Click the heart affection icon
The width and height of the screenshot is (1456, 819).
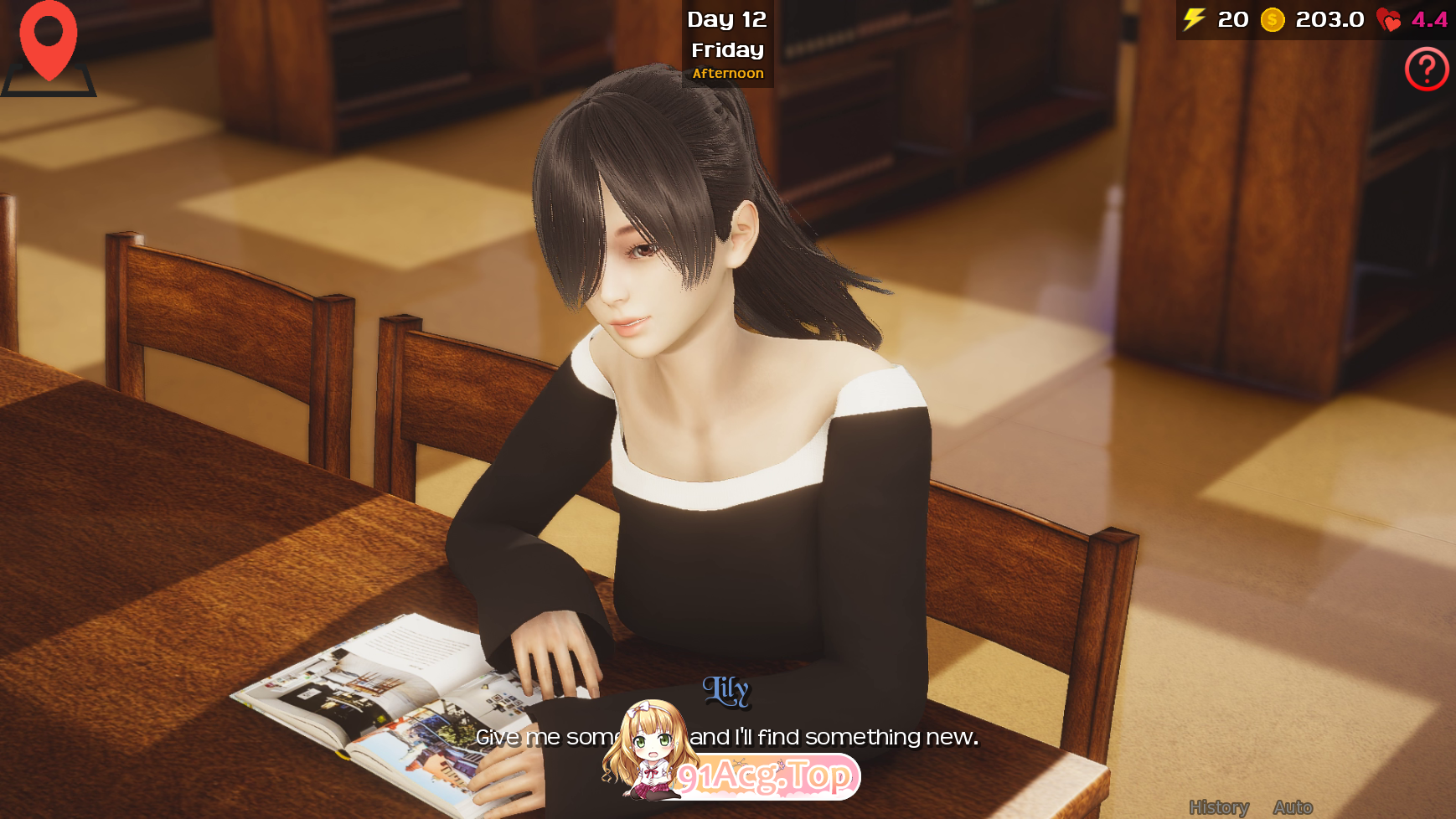[x=1389, y=18]
